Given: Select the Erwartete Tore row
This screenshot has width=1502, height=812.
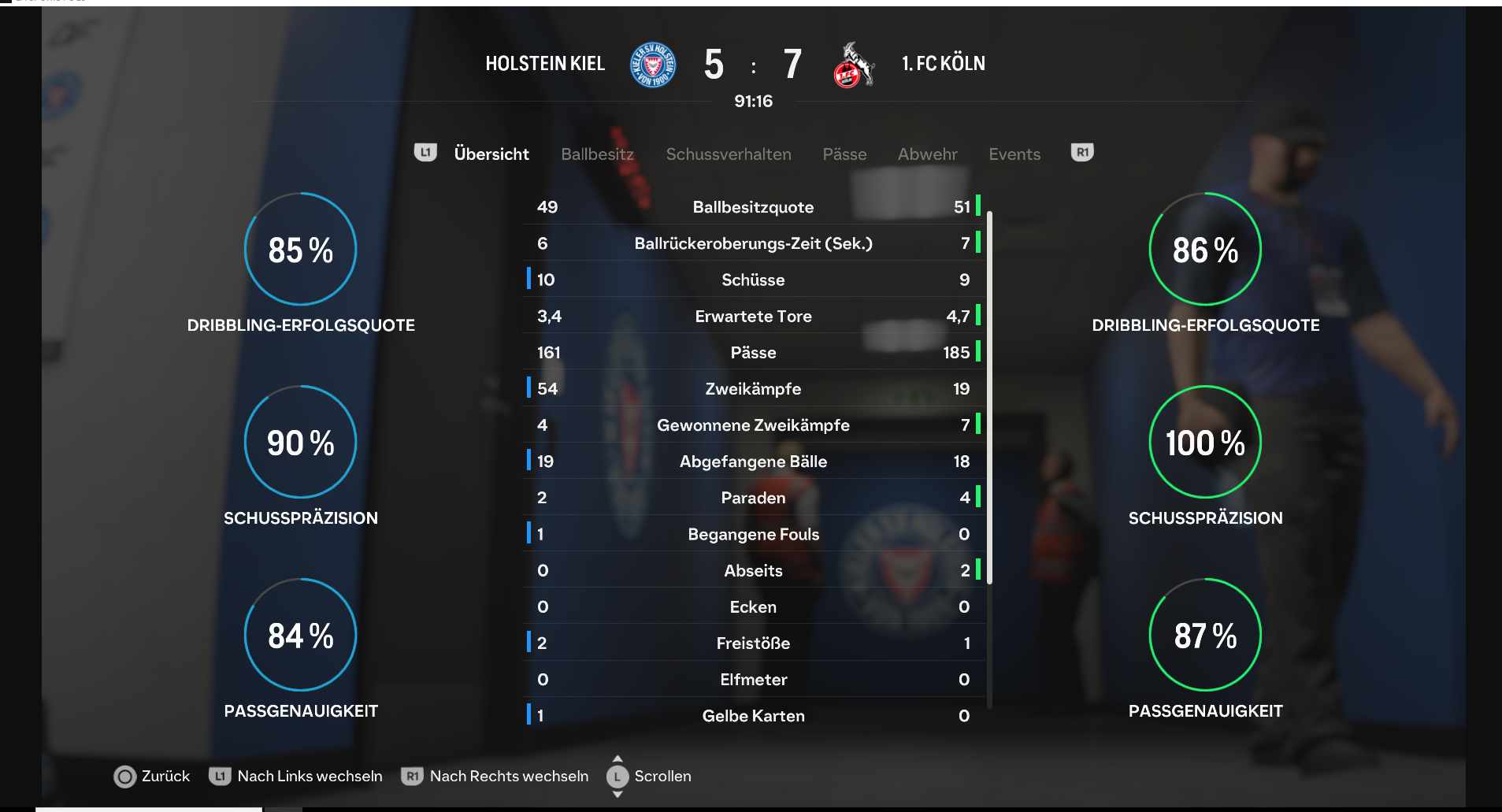Looking at the screenshot, I should (x=753, y=317).
